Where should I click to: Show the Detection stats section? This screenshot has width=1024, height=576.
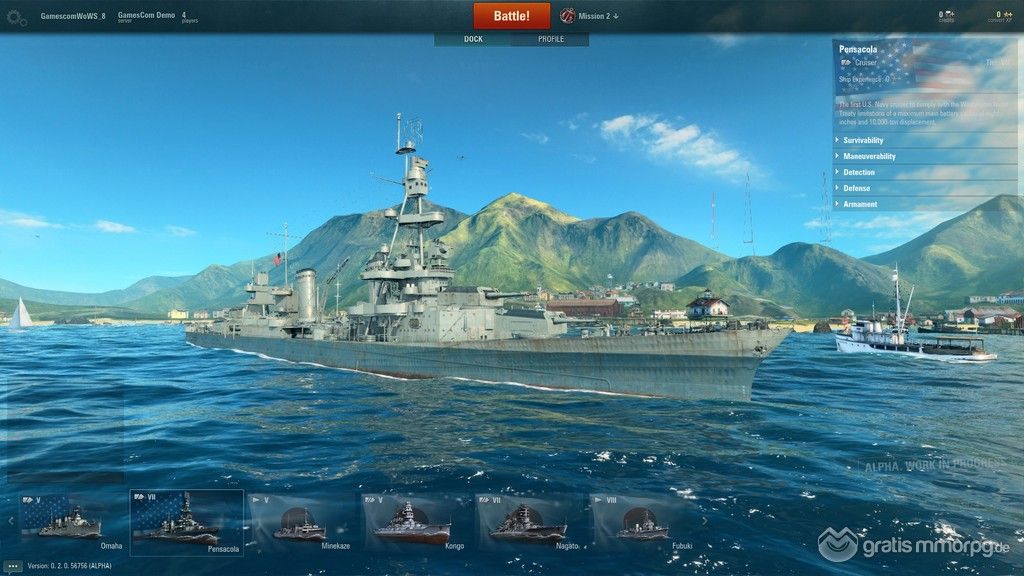pos(859,172)
